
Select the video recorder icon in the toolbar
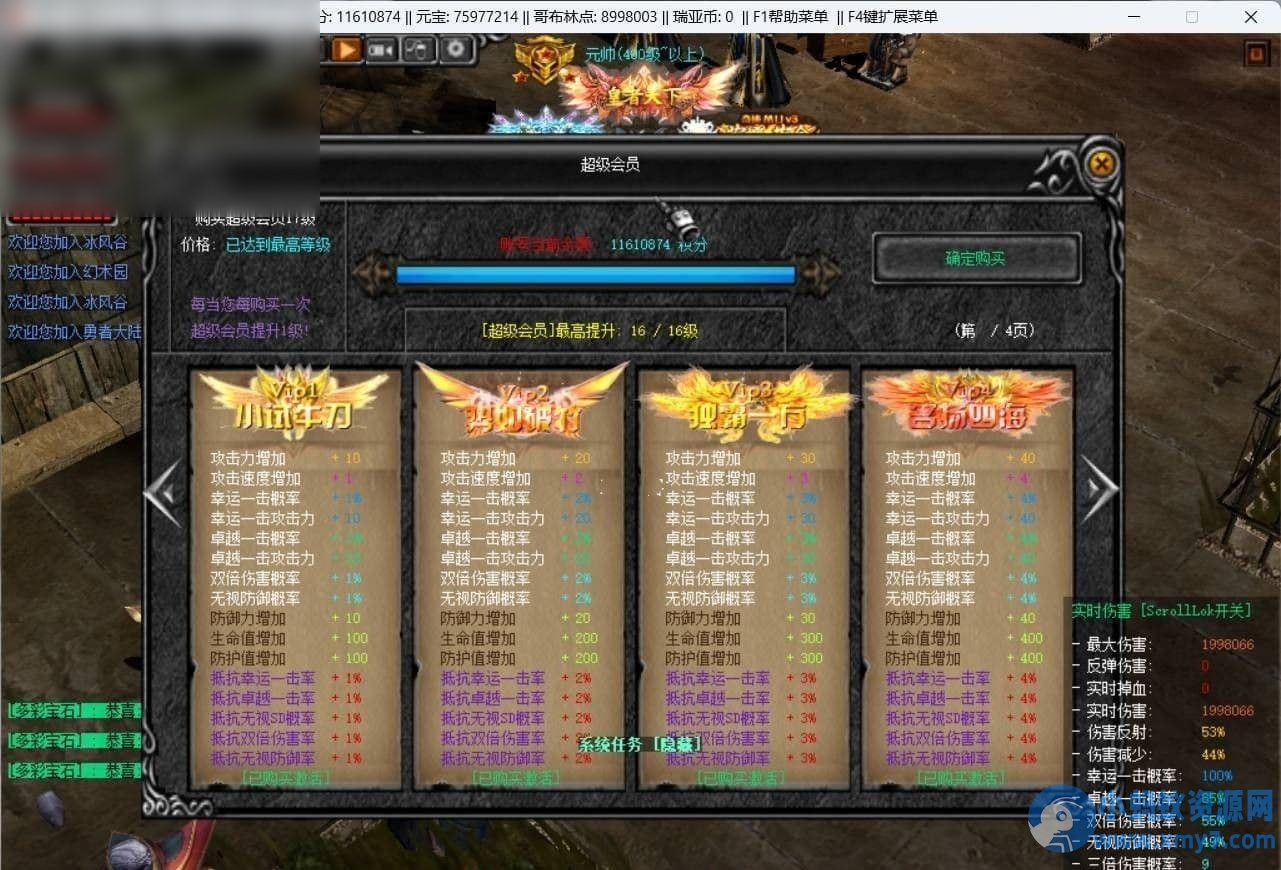tap(381, 50)
